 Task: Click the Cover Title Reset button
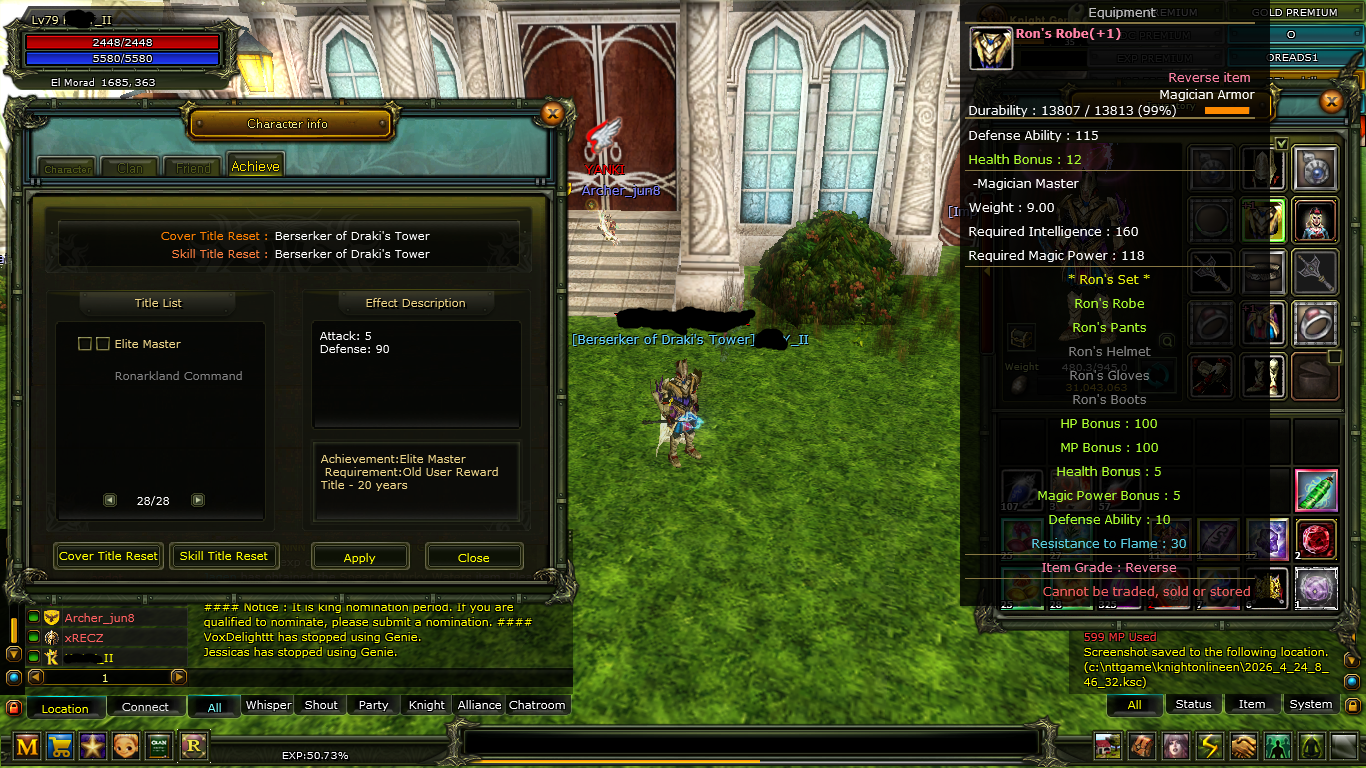coord(108,556)
